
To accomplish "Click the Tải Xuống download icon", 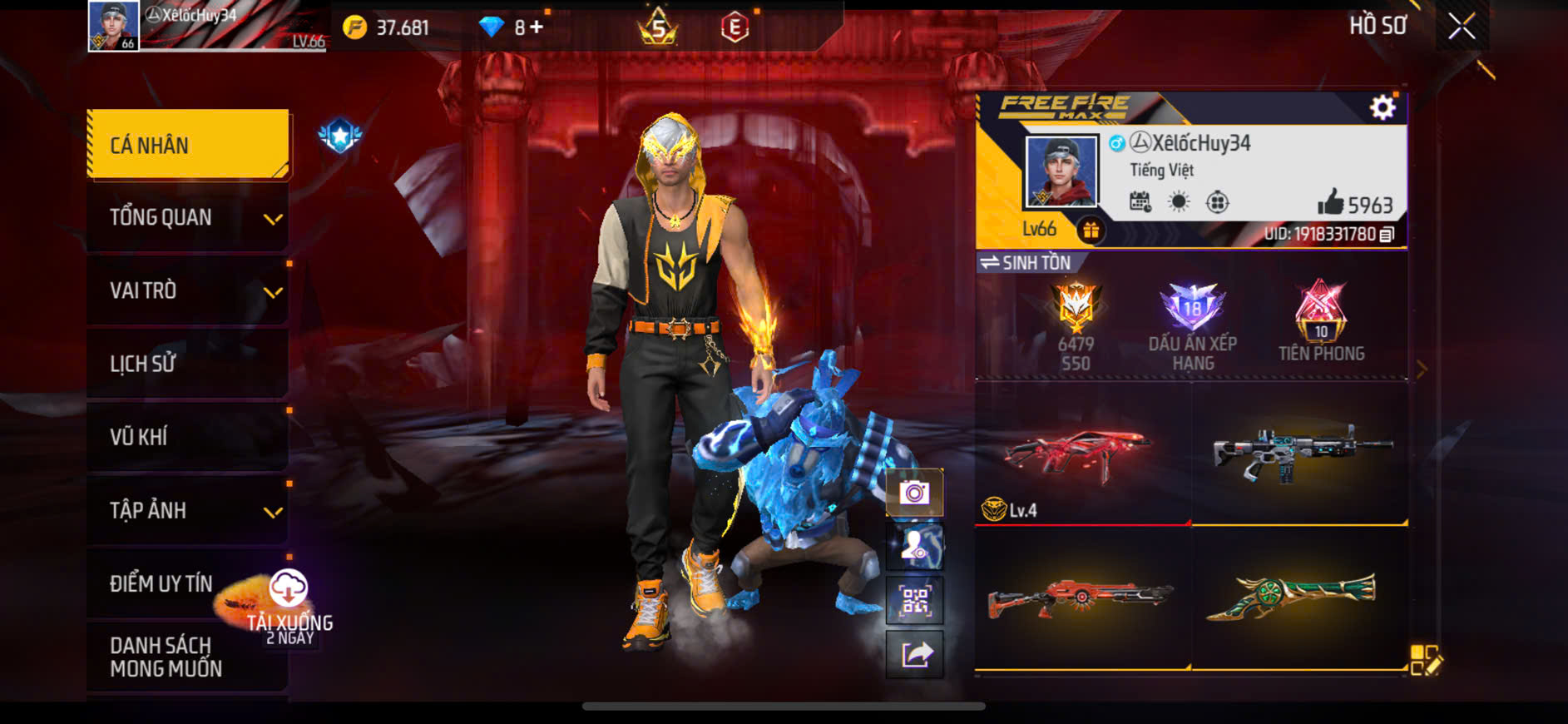I will [x=289, y=588].
